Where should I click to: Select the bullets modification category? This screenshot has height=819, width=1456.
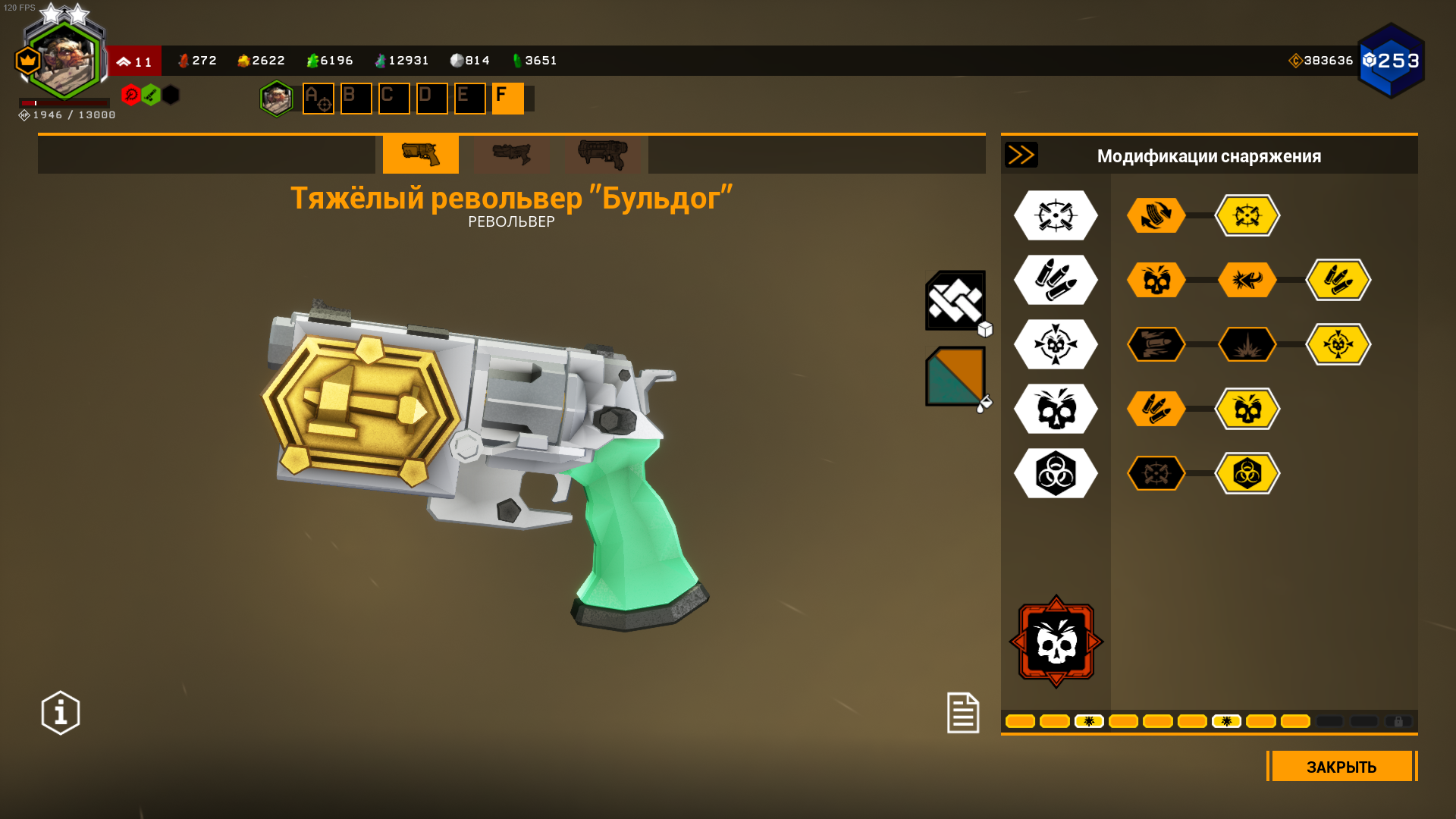[1056, 280]
